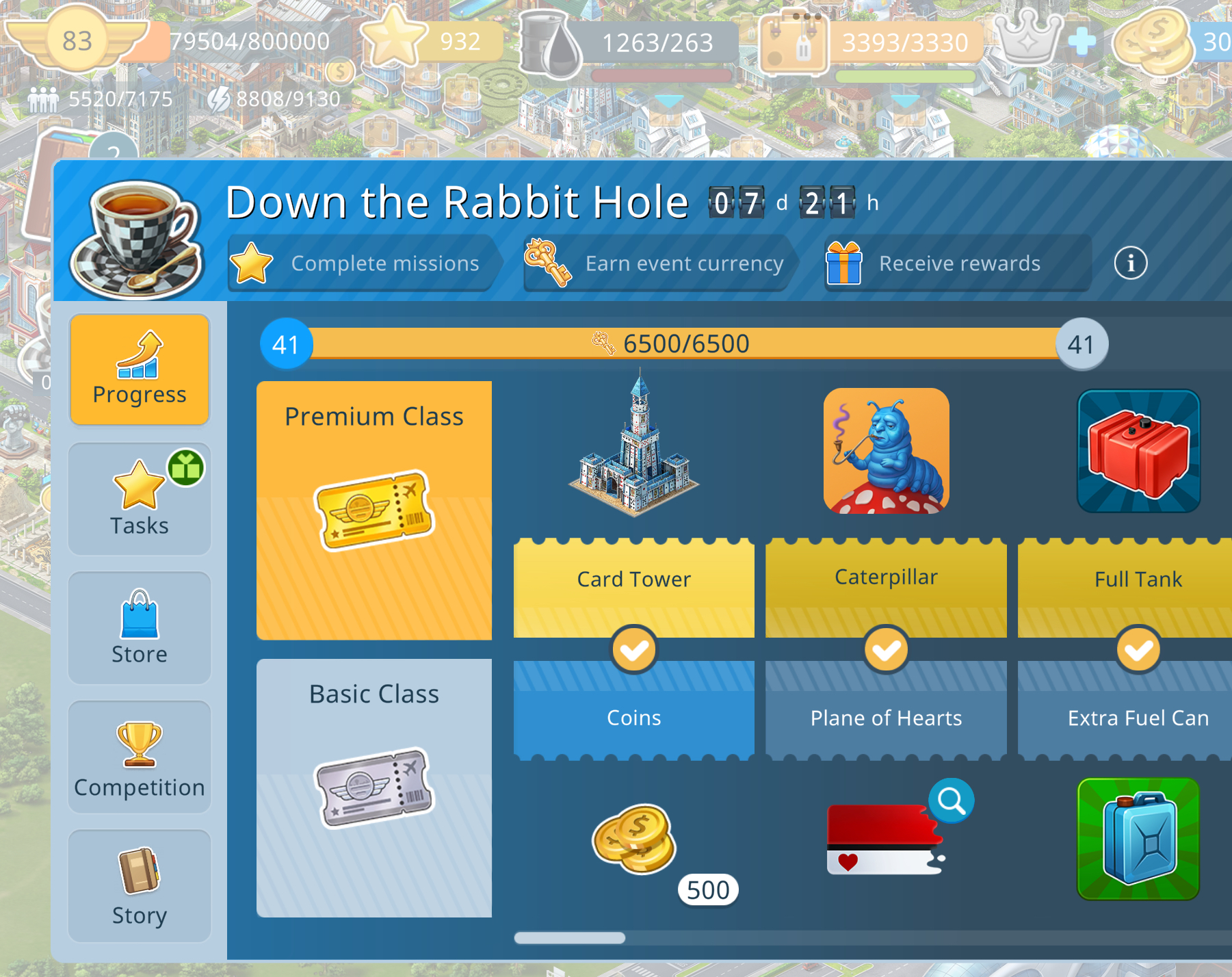Select the Premium Class ticket panel

point(374,510)
